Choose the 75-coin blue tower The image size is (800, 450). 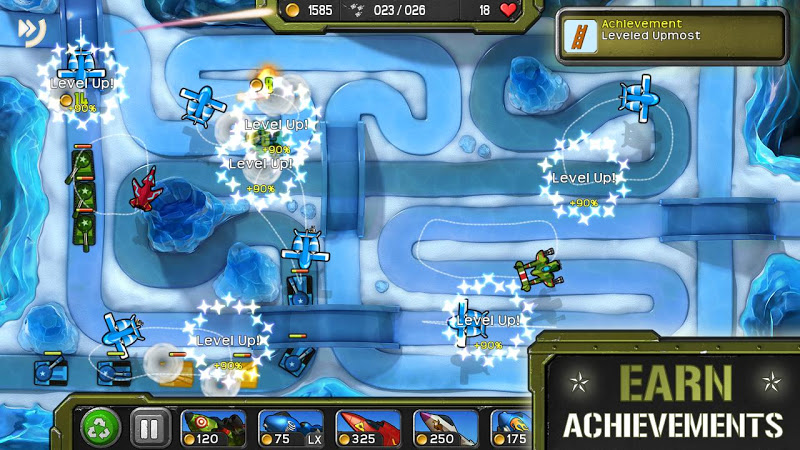coord(291,427)
